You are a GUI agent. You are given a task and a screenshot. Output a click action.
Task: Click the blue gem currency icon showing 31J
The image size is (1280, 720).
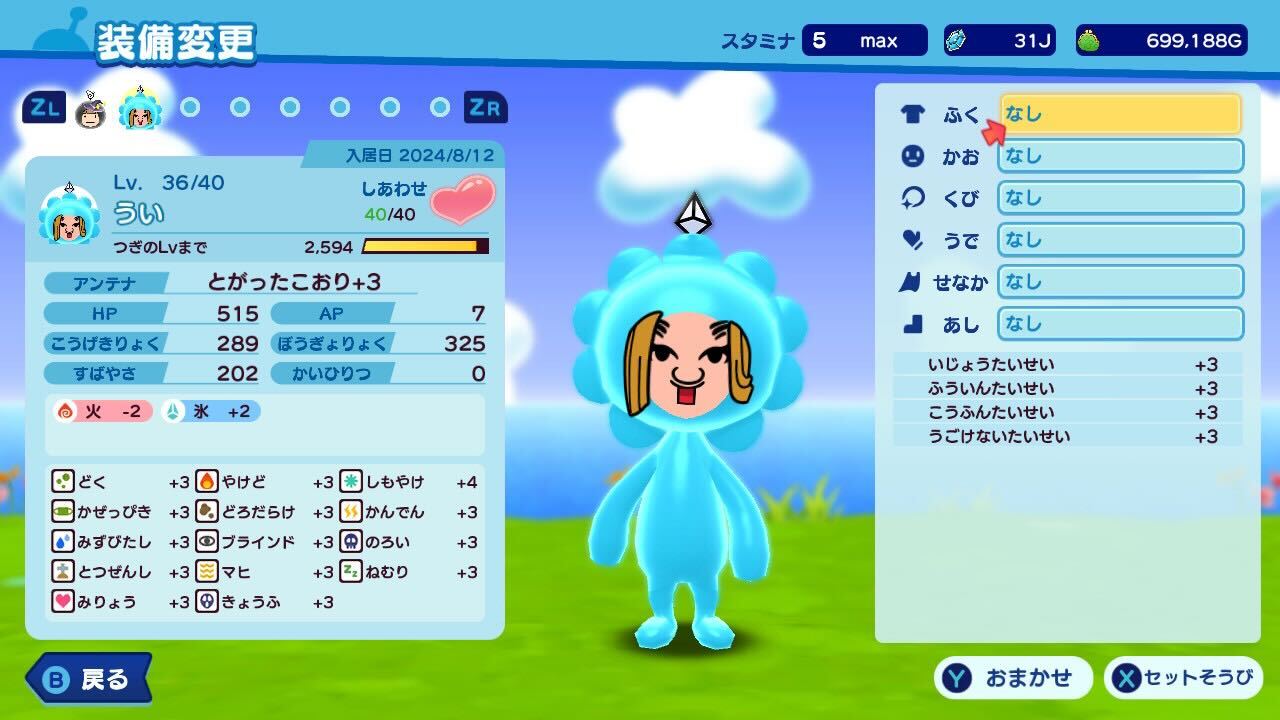point(958,40)
